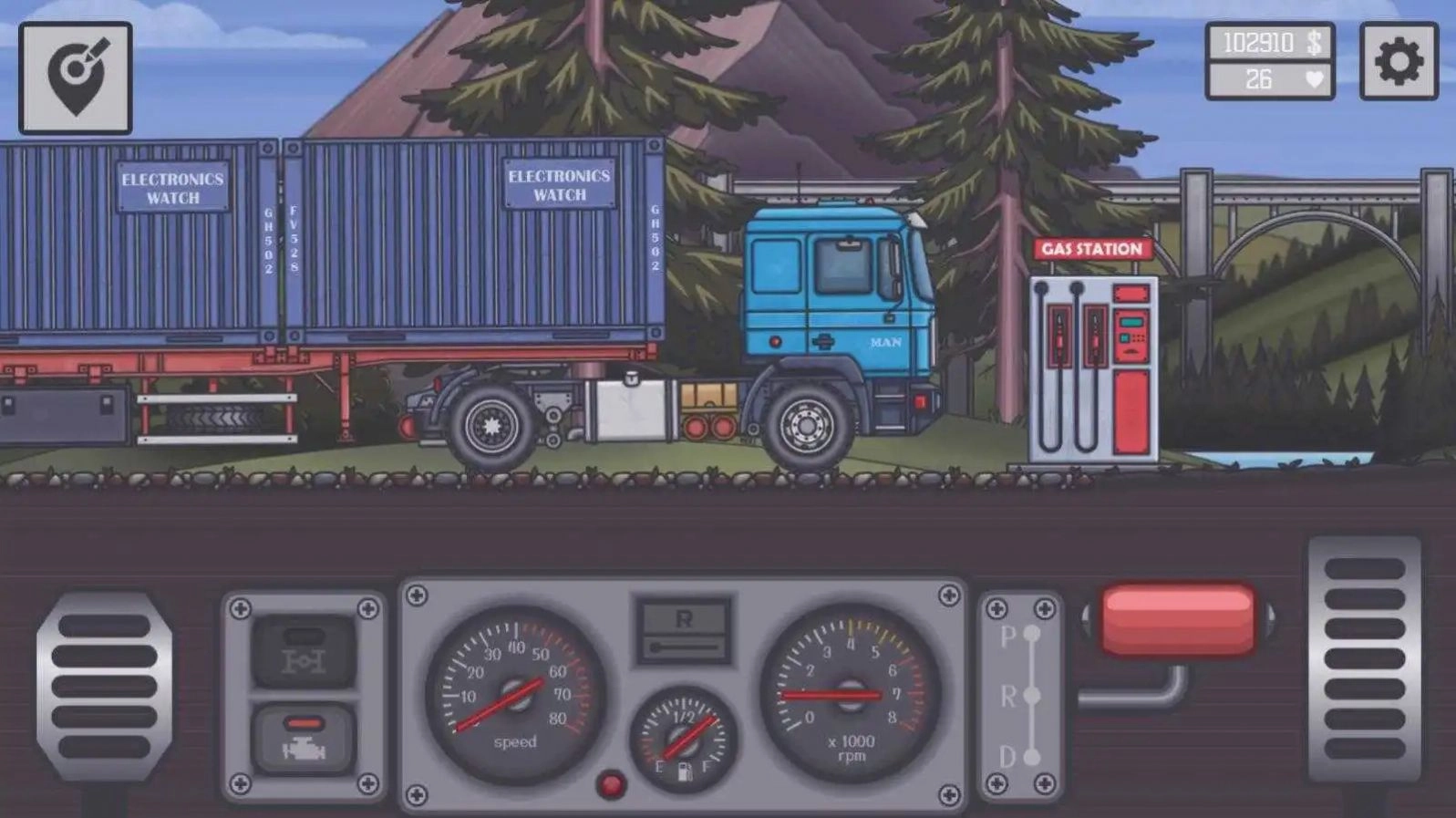Click the GAS STATION sign
The height and width of the screenshot is (818, 1456).
1091,247
